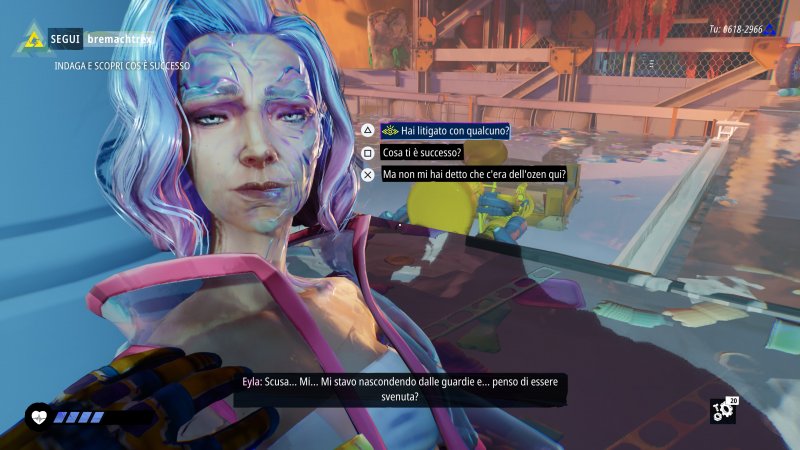Select "Cosa ti è successo?" dialogue option
Image resolution: width=800 pixels, height=450 pixels.
pyautogui.click(x=424, y=153)
